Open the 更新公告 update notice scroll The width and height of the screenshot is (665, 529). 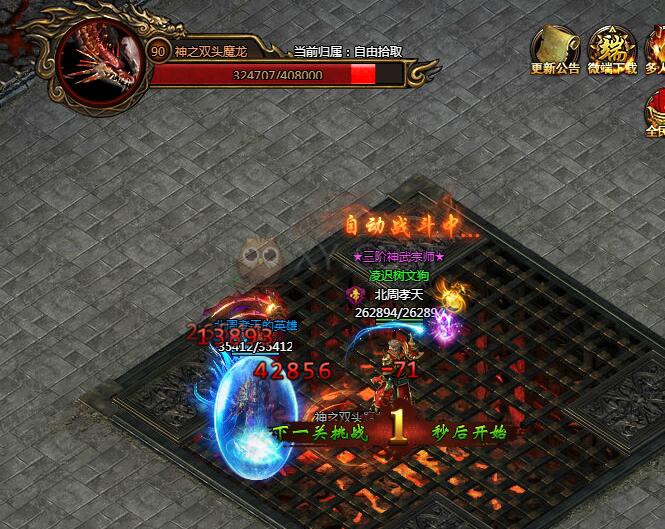pyautogui.click(x=554, y=47)
